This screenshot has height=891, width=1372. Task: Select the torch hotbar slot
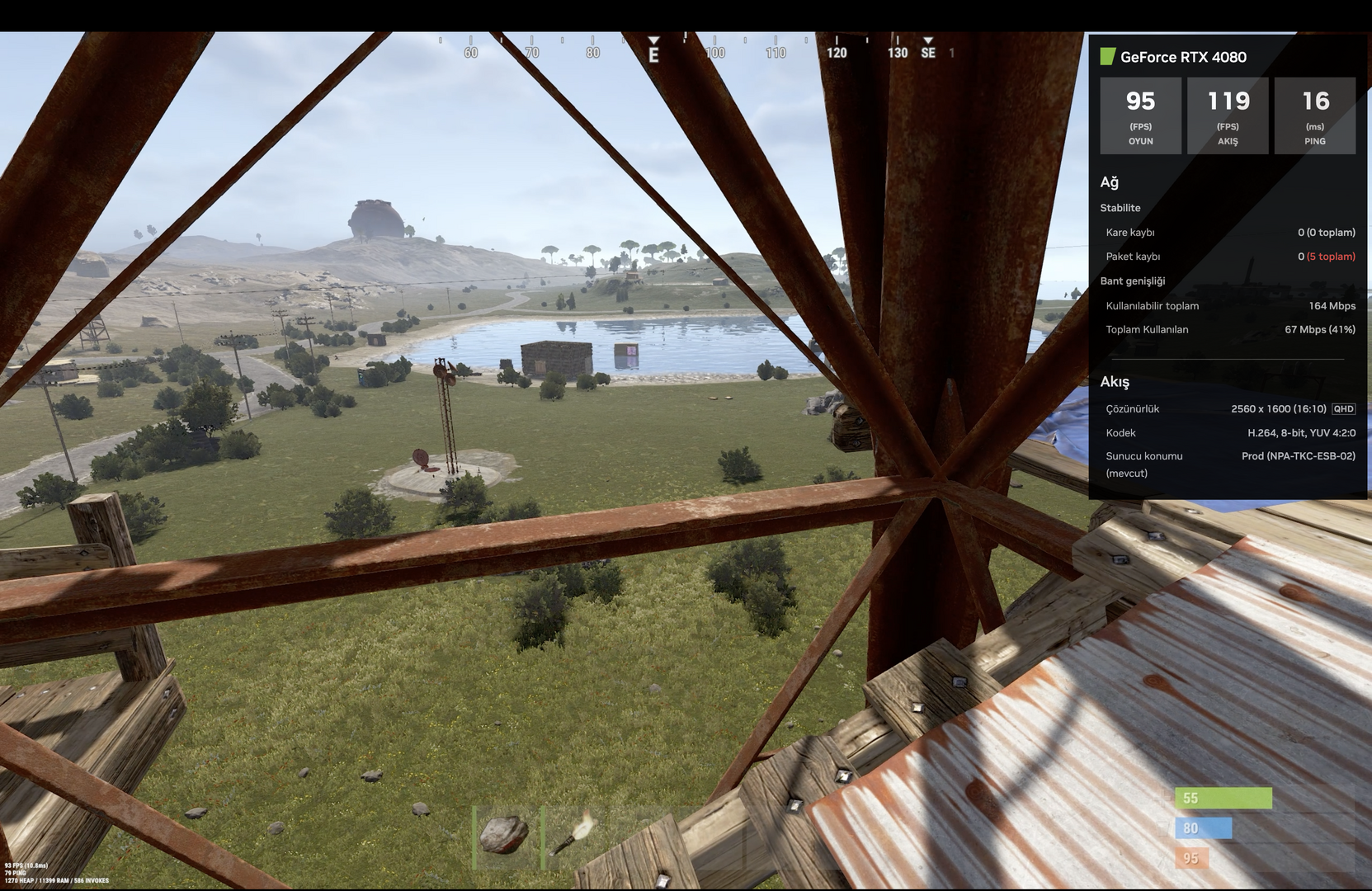click(x=575, y=835)
